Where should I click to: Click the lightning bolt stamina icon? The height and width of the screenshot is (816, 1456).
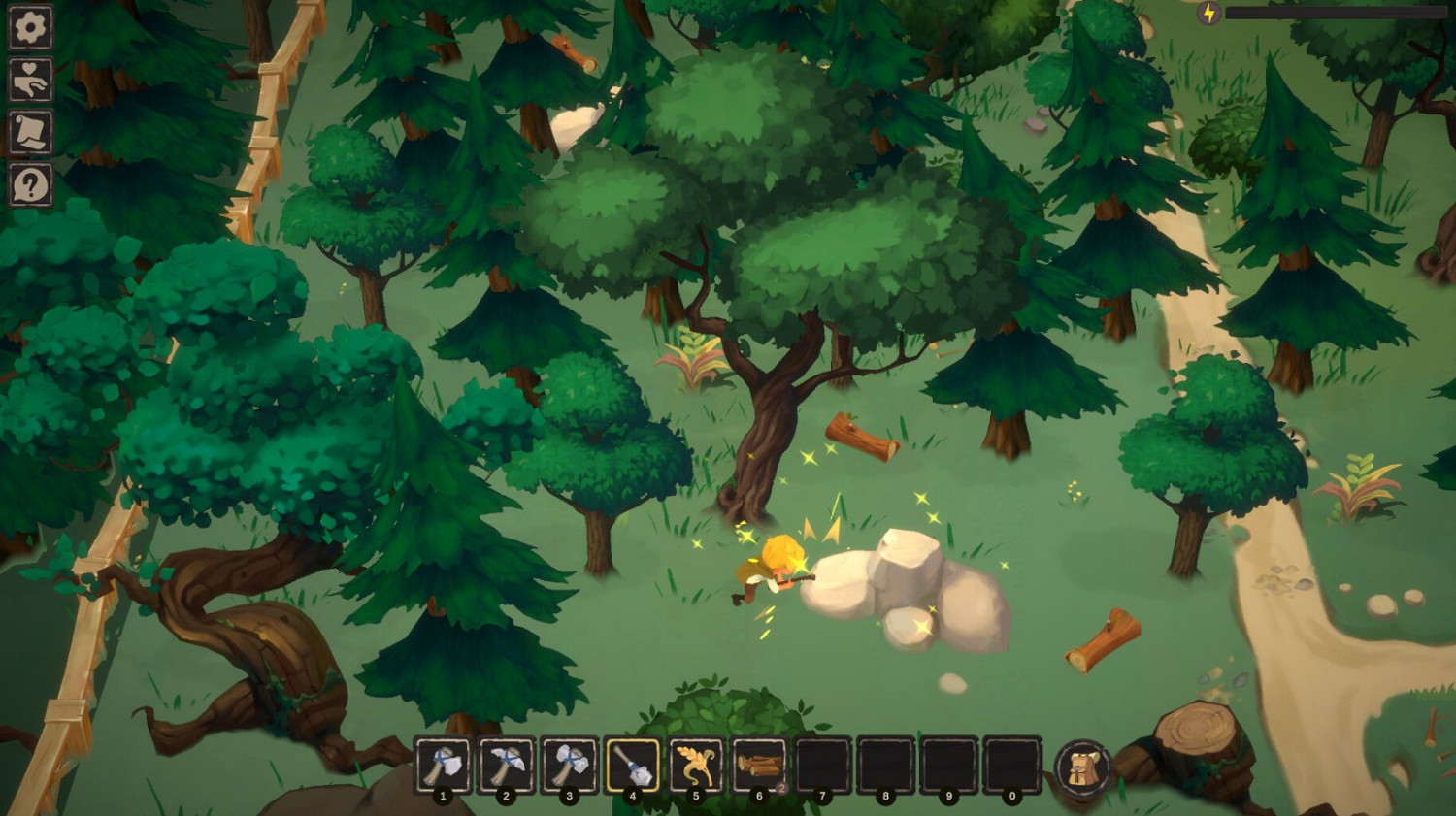pos(1209,13)
